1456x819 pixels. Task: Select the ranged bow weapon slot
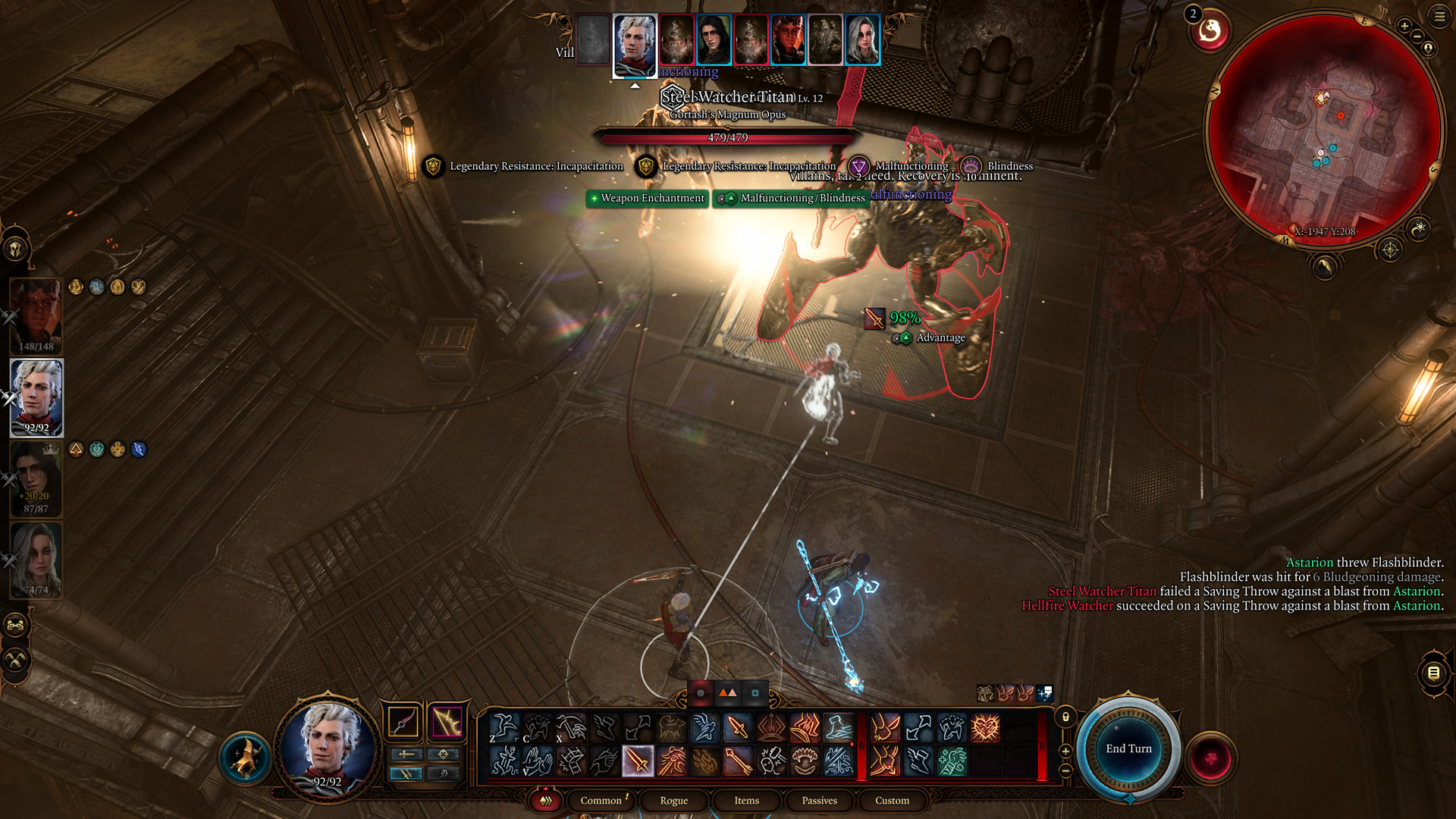(447, 722)
